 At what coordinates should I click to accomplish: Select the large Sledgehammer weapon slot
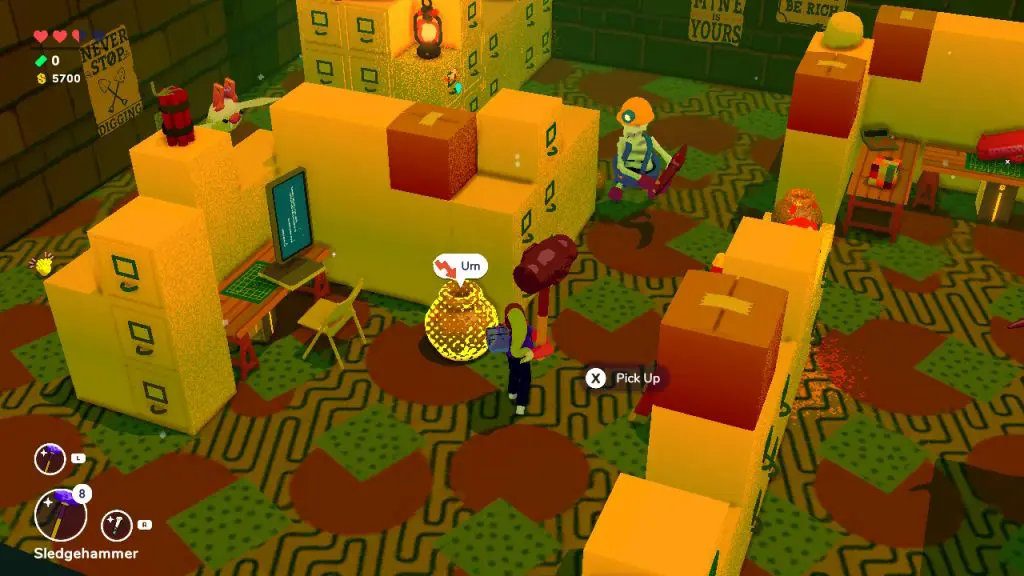(x=60, y=515)
